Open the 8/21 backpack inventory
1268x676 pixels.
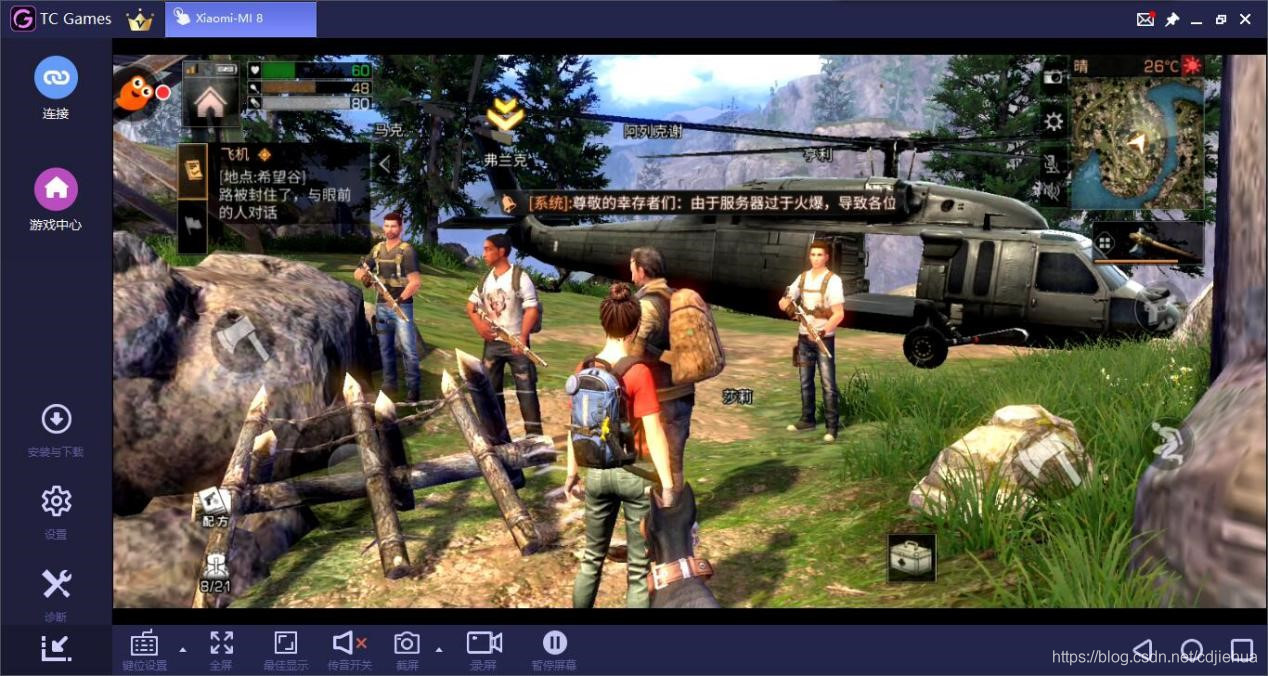[215, 572]
